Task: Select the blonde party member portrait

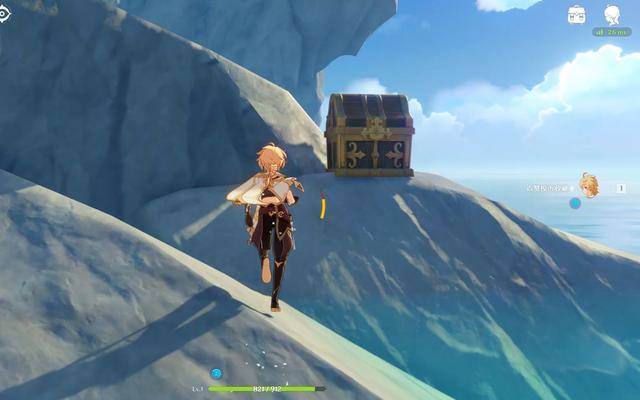Action: coord(590,185)
